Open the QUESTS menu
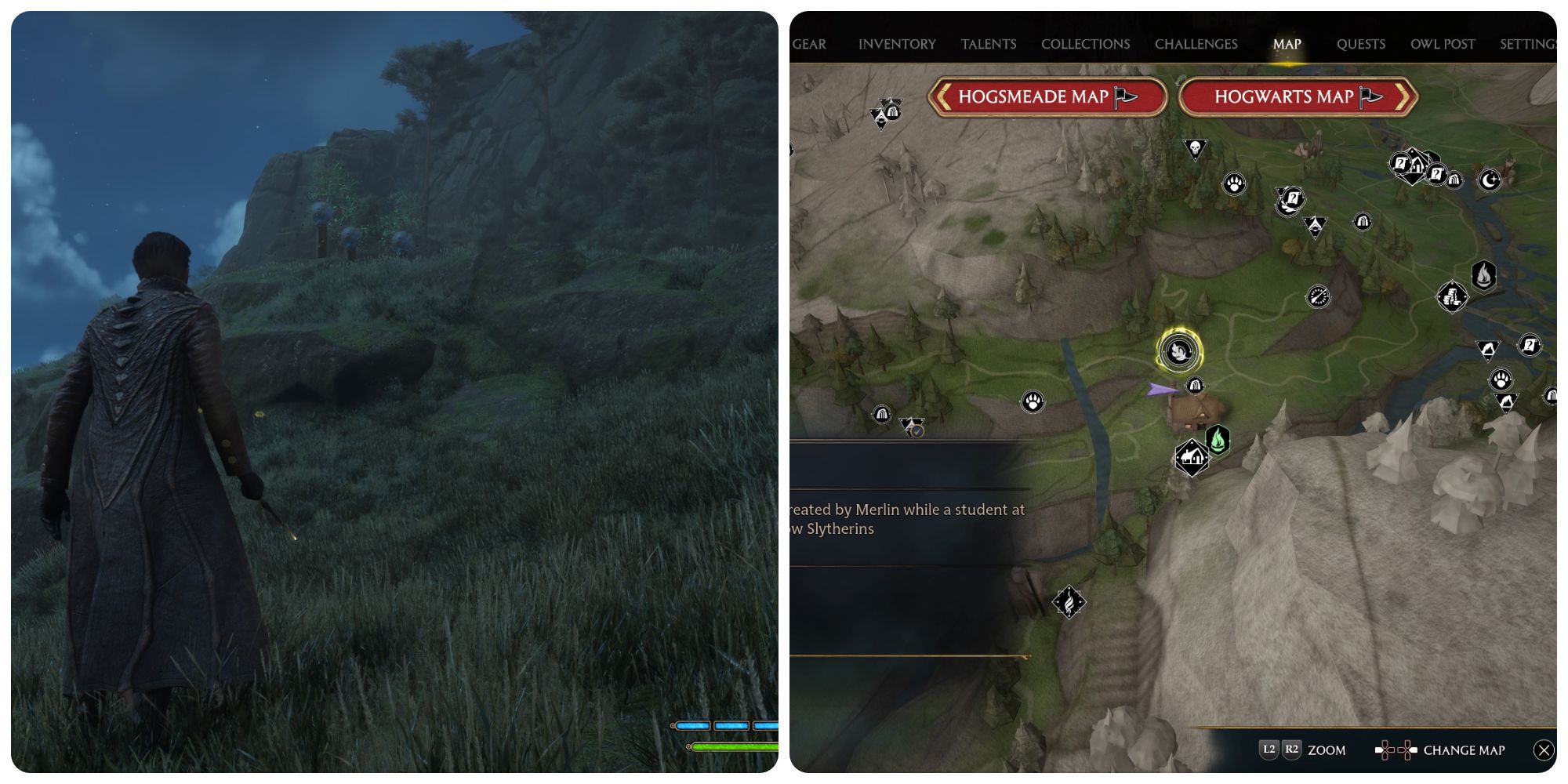1568x784 pixels. point(1361,44)
